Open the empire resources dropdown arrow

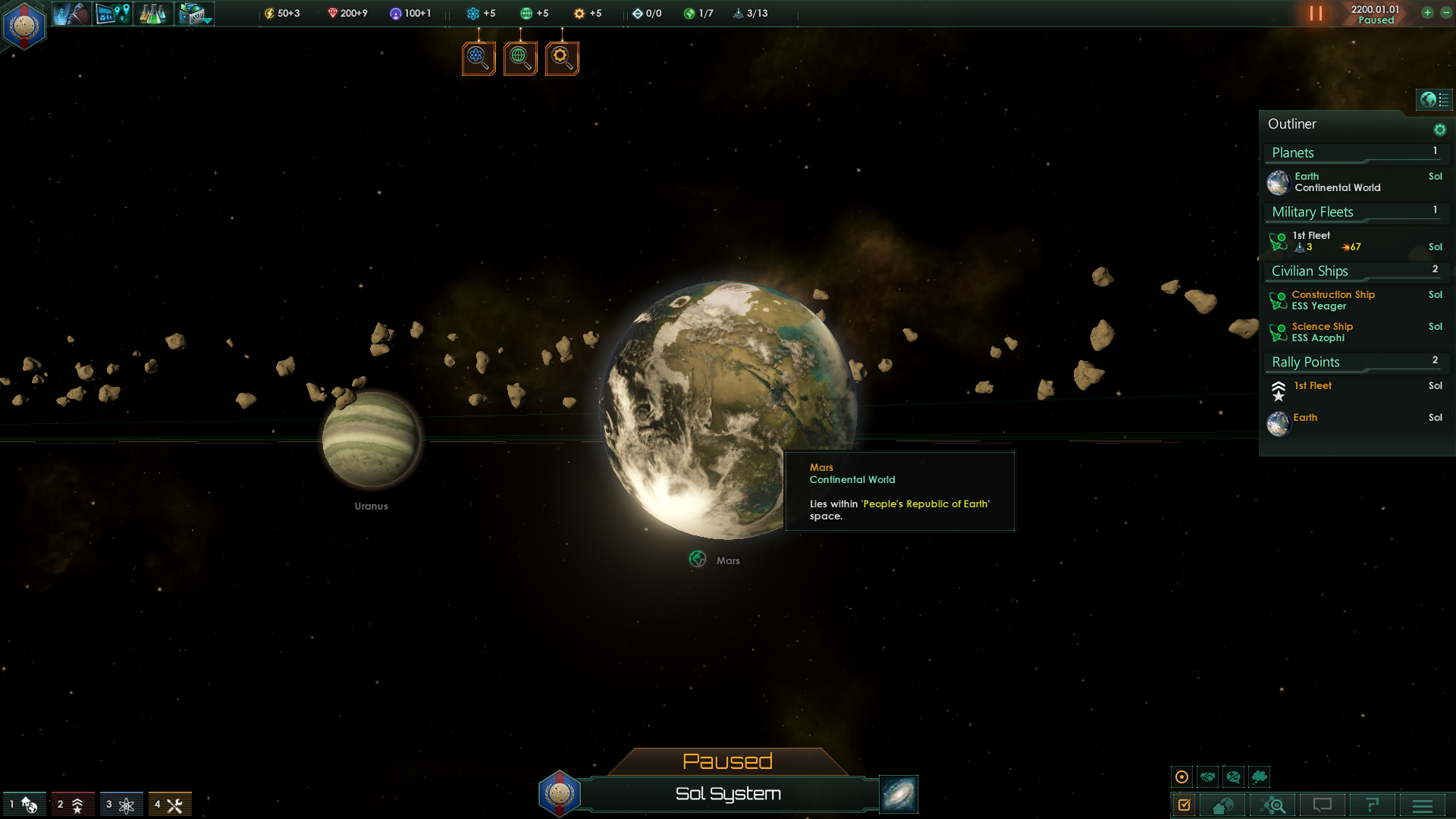(x=207, y=20)
